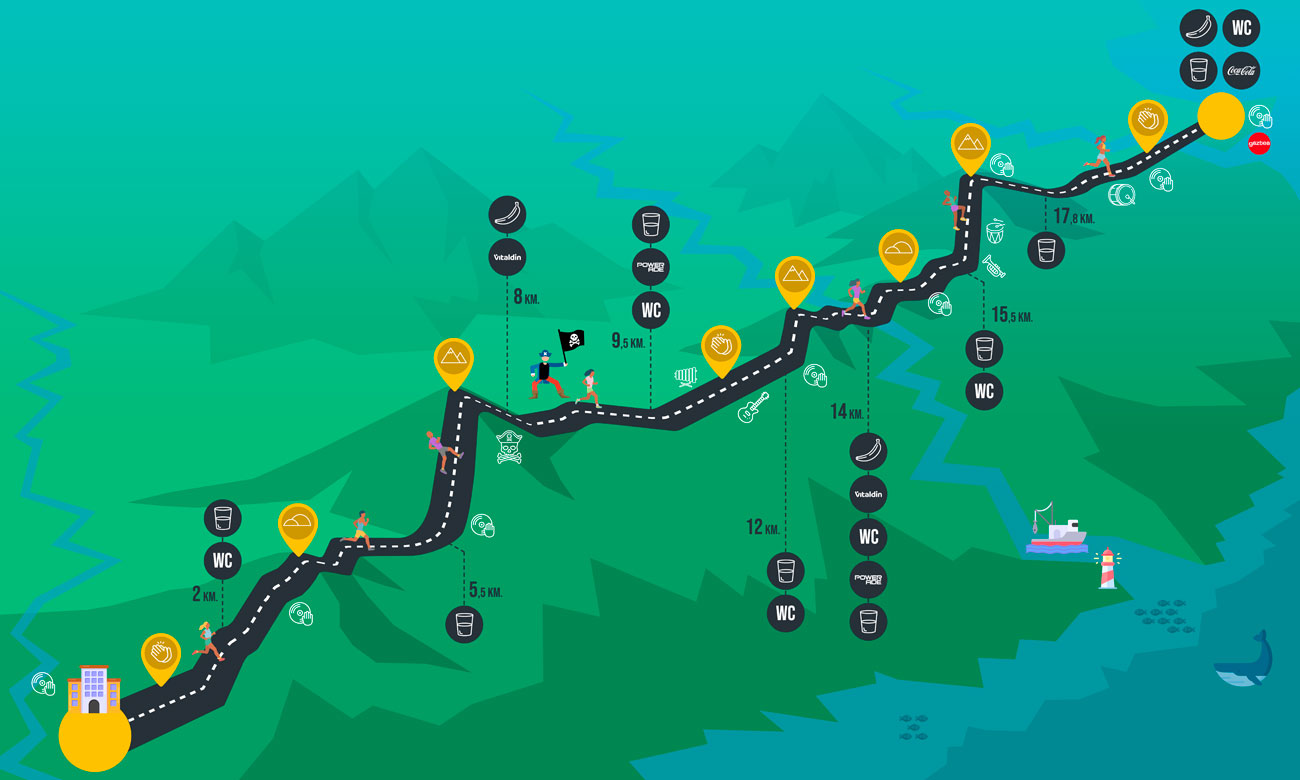Click the clapping hands pin nearest the finish
The image size is (1300, 780).
point(1147,120)
